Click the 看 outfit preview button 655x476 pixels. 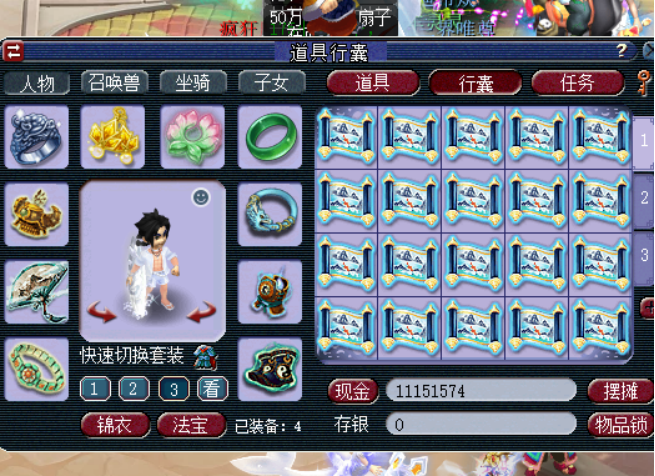tap(211, 389)
